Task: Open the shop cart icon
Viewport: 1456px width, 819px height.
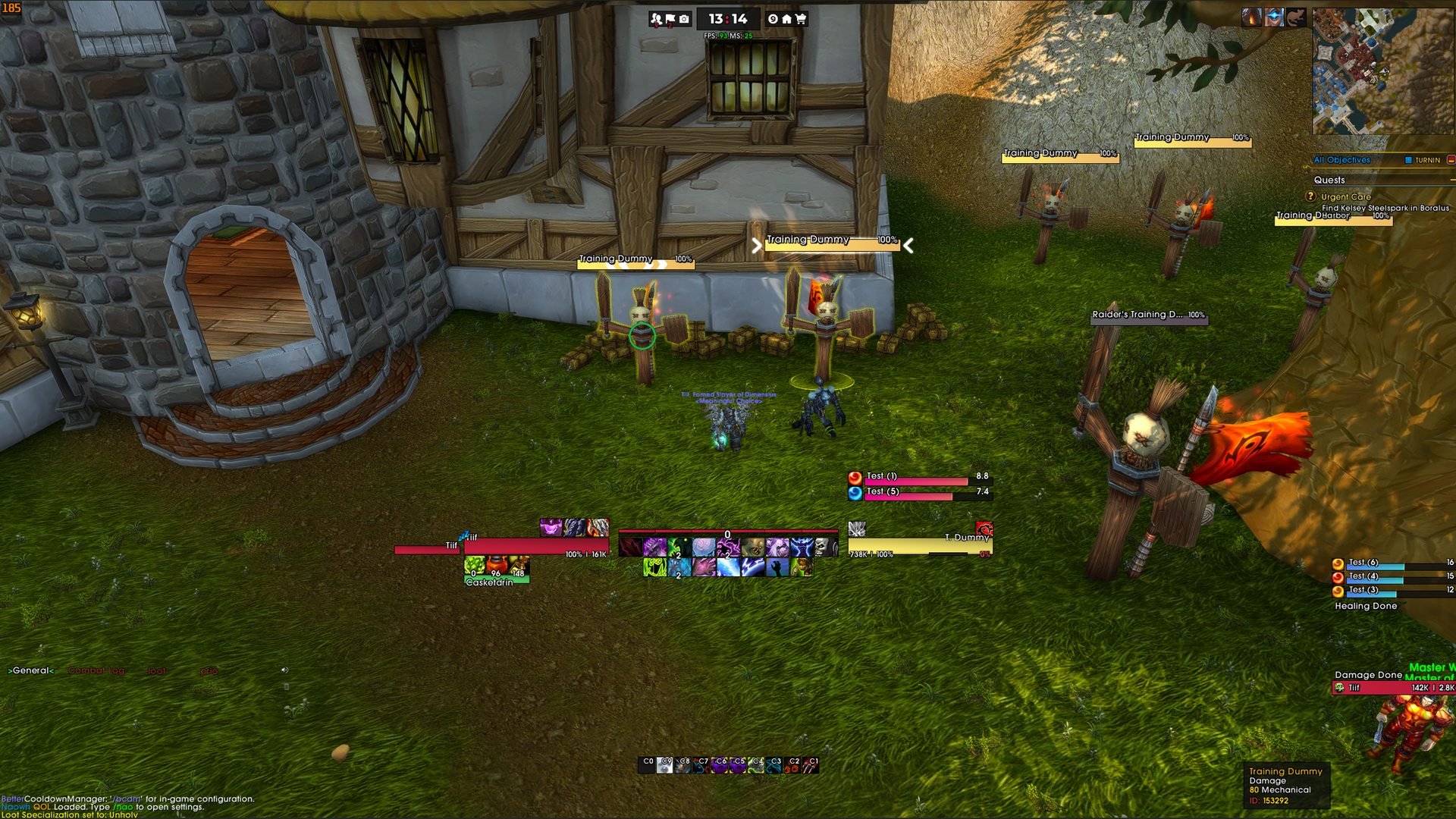Action: click(801, 19)
